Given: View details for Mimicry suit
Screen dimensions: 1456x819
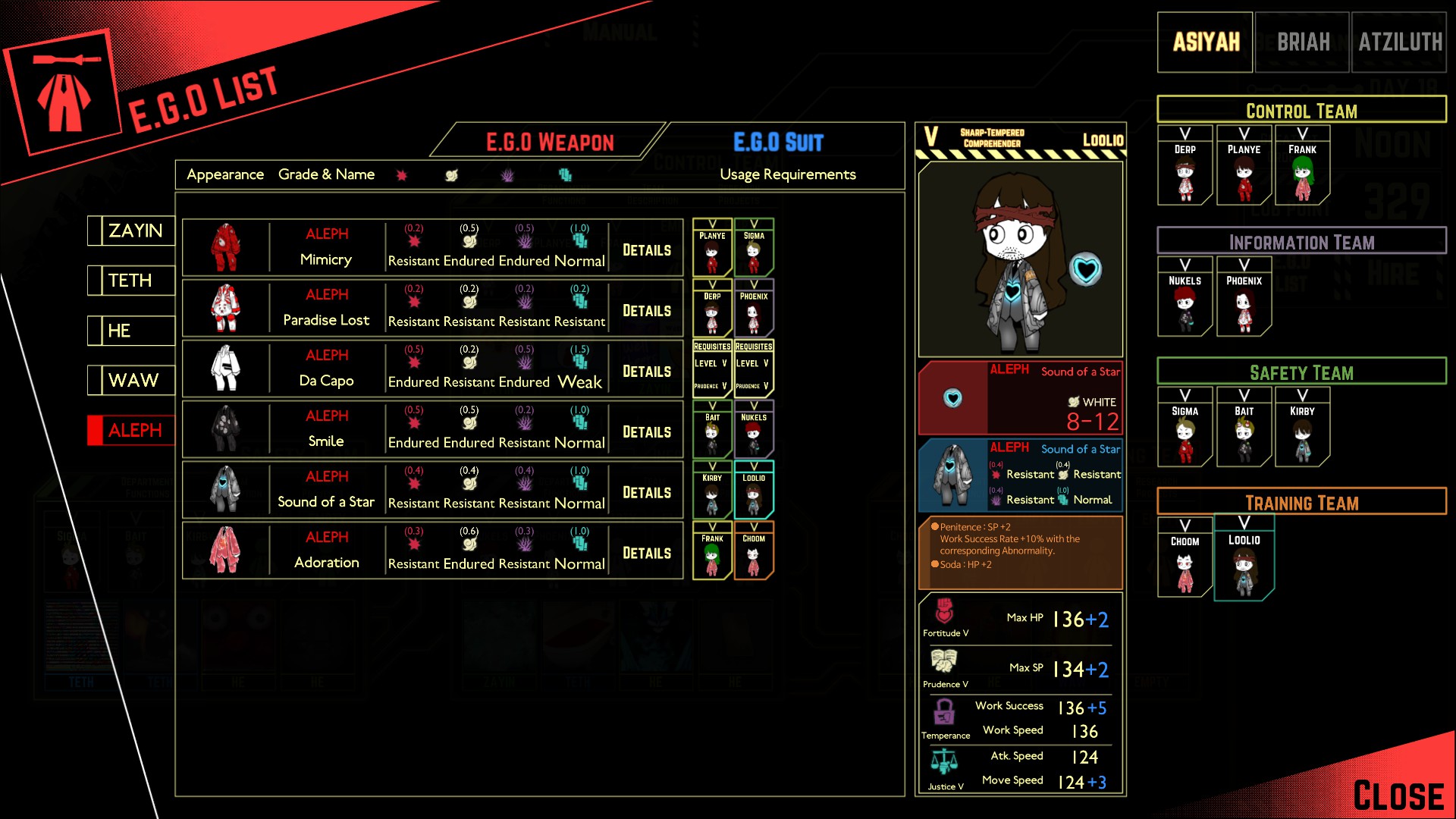Looking at the screenshot, I should 646,250.
